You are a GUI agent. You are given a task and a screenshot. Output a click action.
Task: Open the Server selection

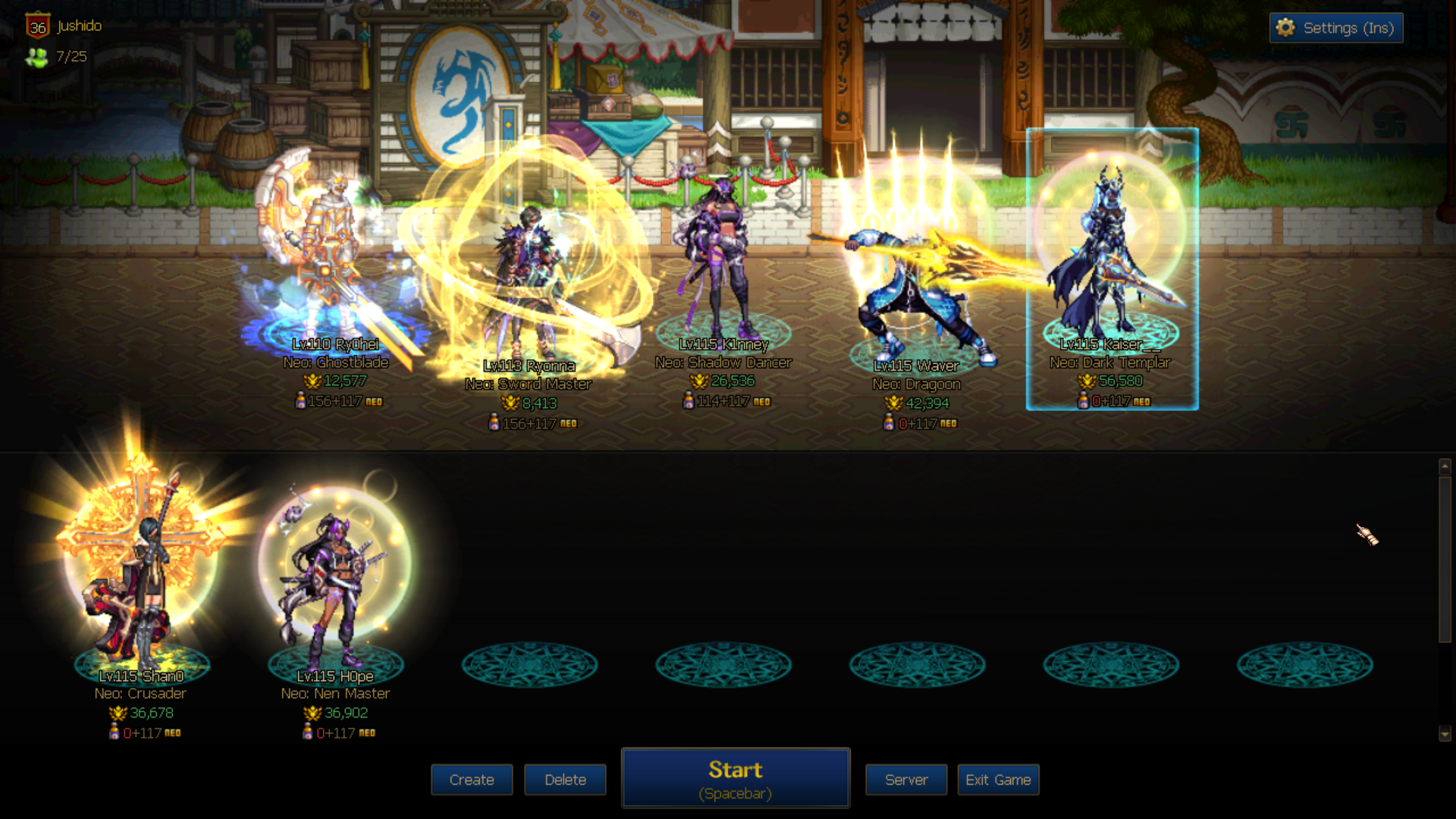tap(906, 780)
